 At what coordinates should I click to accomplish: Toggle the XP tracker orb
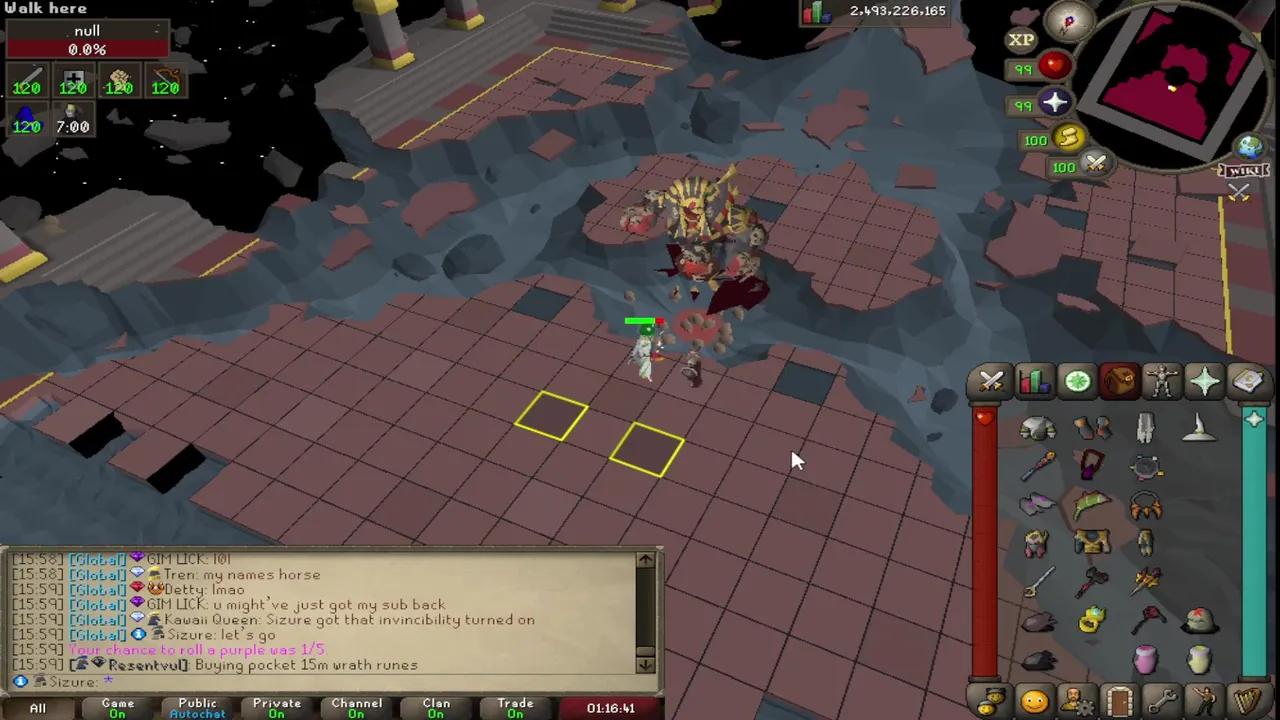click(1021, 39)
